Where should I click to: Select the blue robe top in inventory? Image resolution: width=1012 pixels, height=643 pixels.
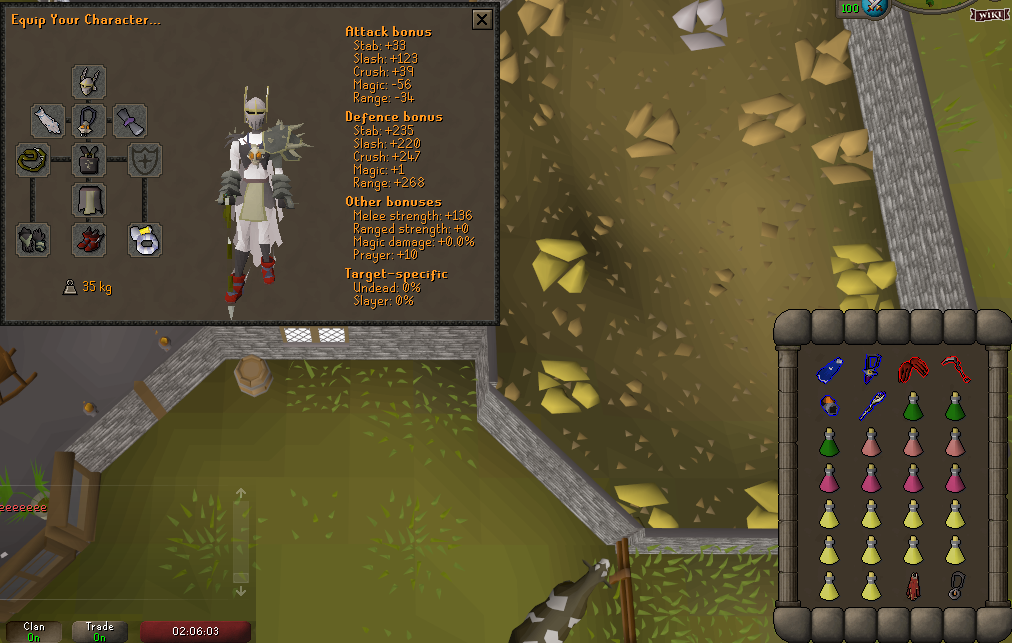(x=829, y=371)
